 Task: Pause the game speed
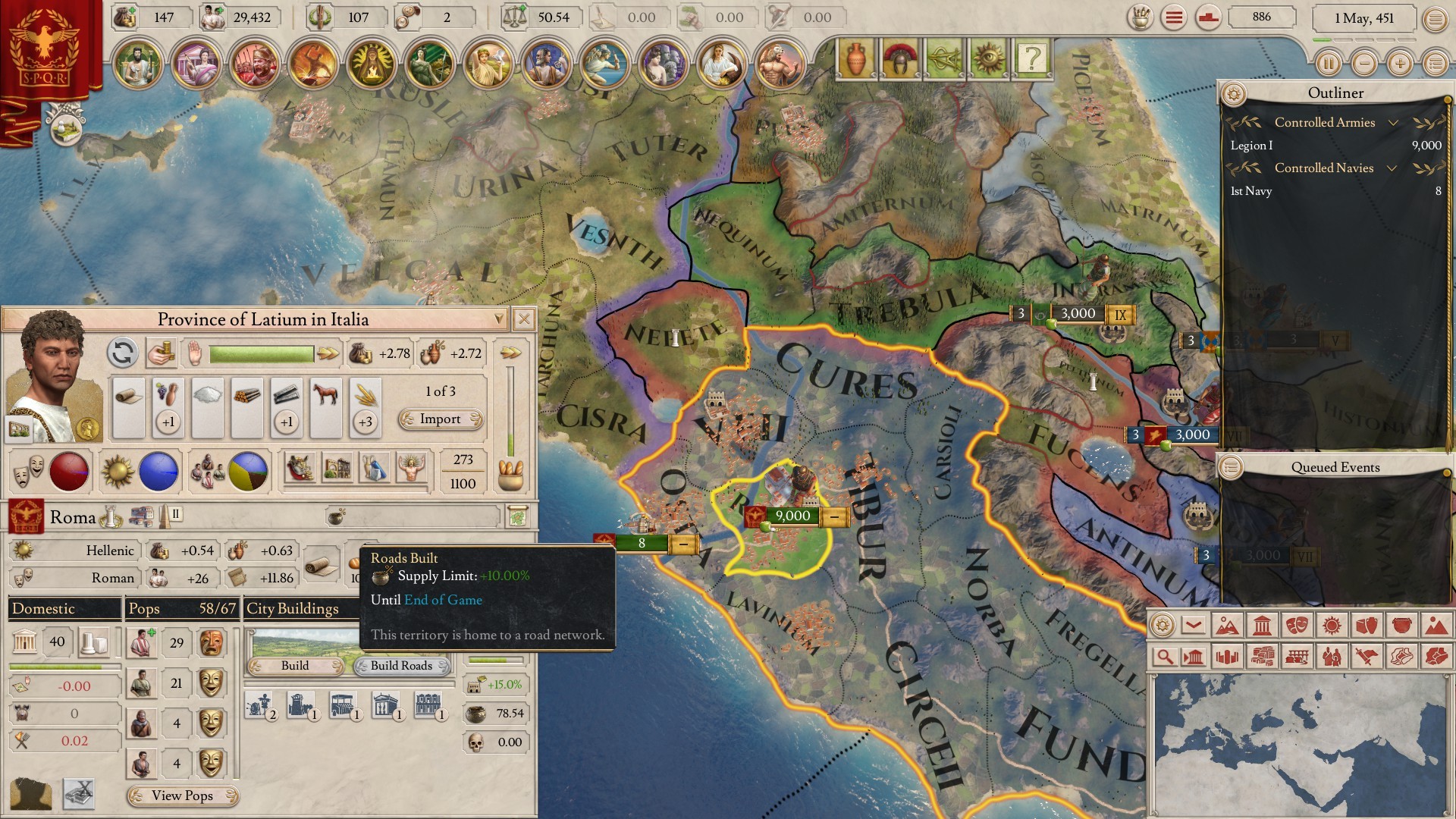coord(1328,64)
